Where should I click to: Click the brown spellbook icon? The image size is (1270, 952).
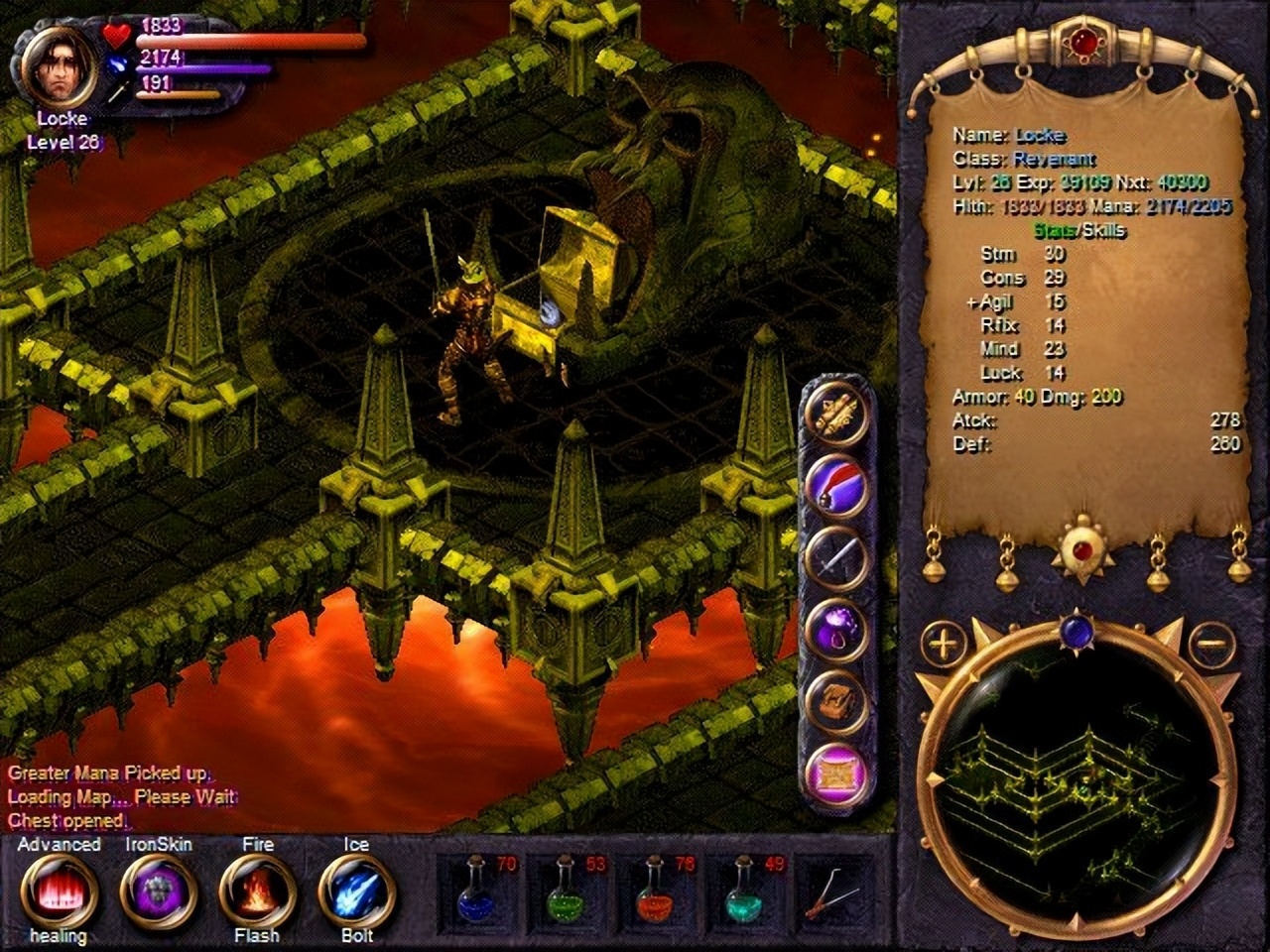click(836, 700)
